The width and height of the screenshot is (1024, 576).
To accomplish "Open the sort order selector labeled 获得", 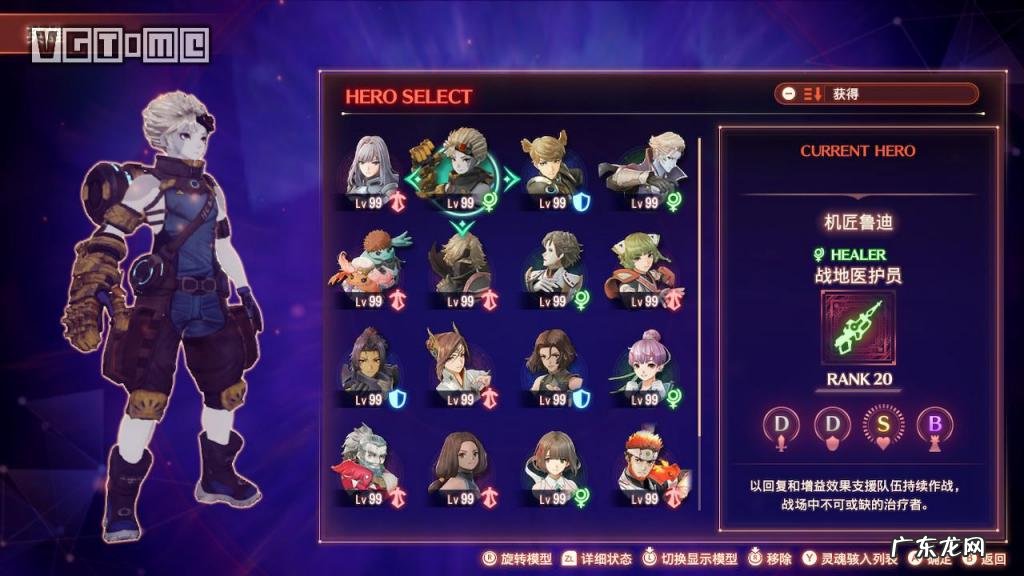I will (875, 94).
